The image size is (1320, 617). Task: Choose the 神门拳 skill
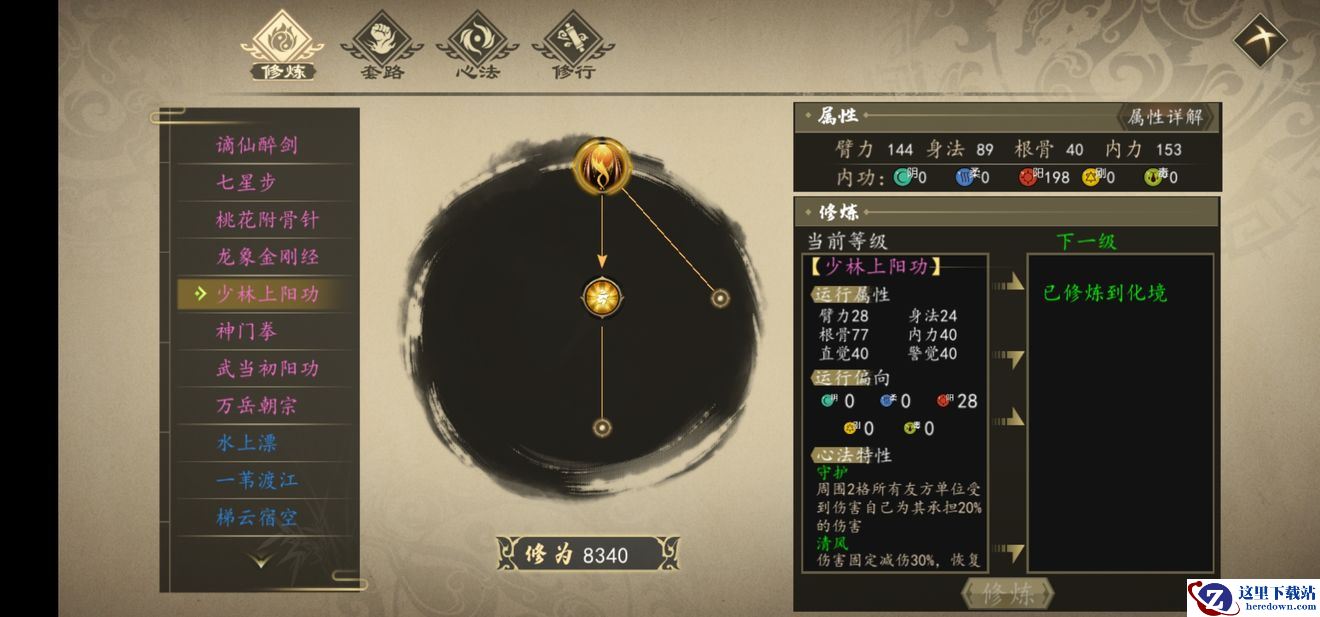pyautogui.click(x=246, y=331)
